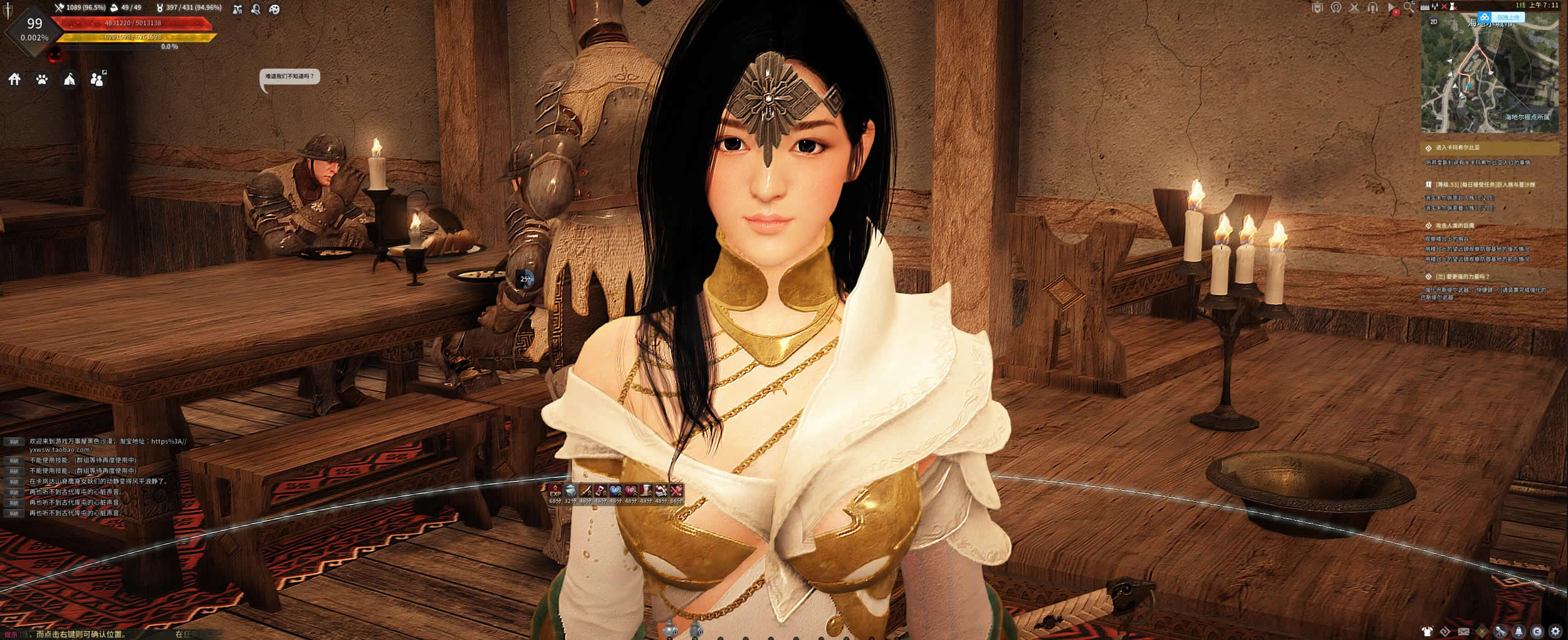Click the magnifying glass search icon
The image size is (1568, 640).
pyautogui.click(x=1409, y=8)
